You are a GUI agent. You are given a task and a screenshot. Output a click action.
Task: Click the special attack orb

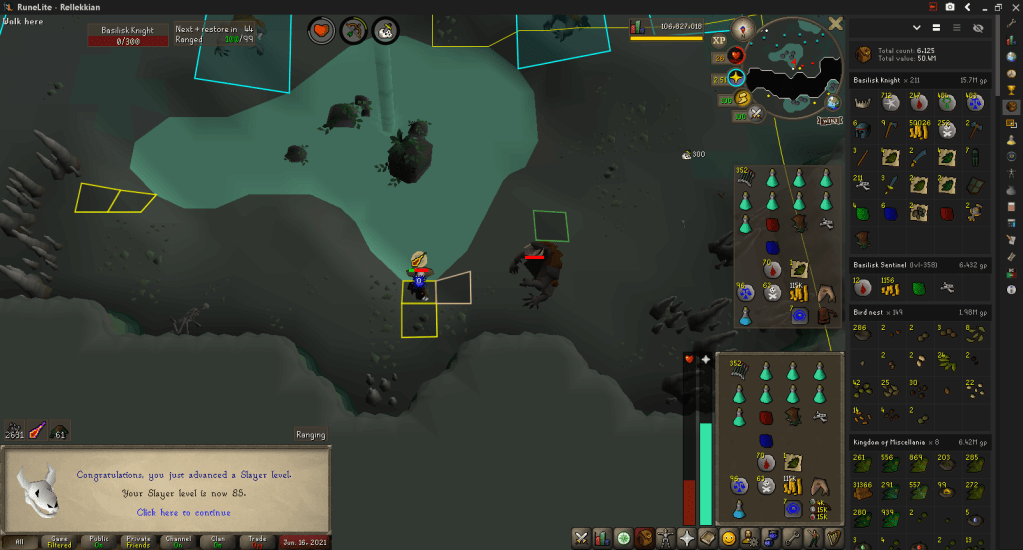[757, 113]
